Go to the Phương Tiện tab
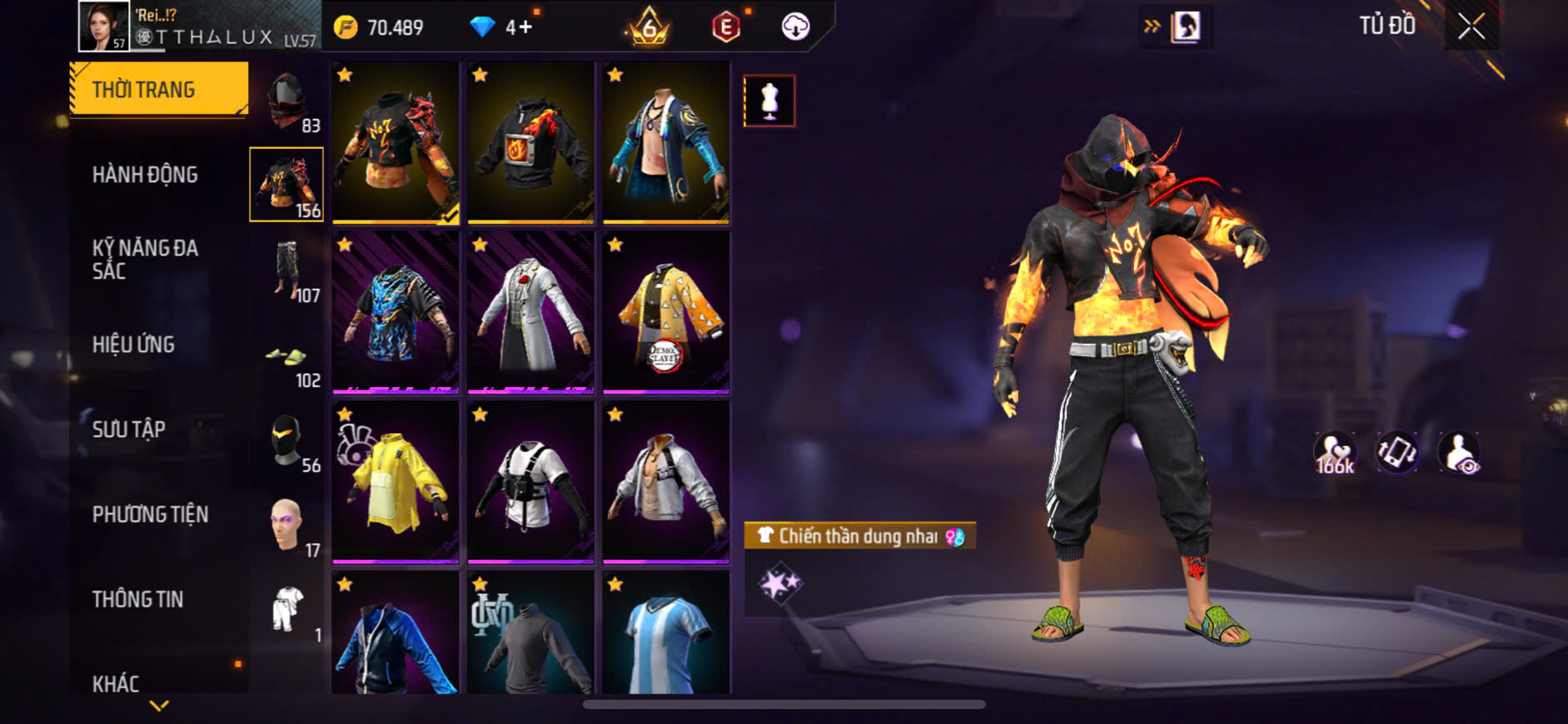Viewport: 1568px width, 724px height. 150,514
